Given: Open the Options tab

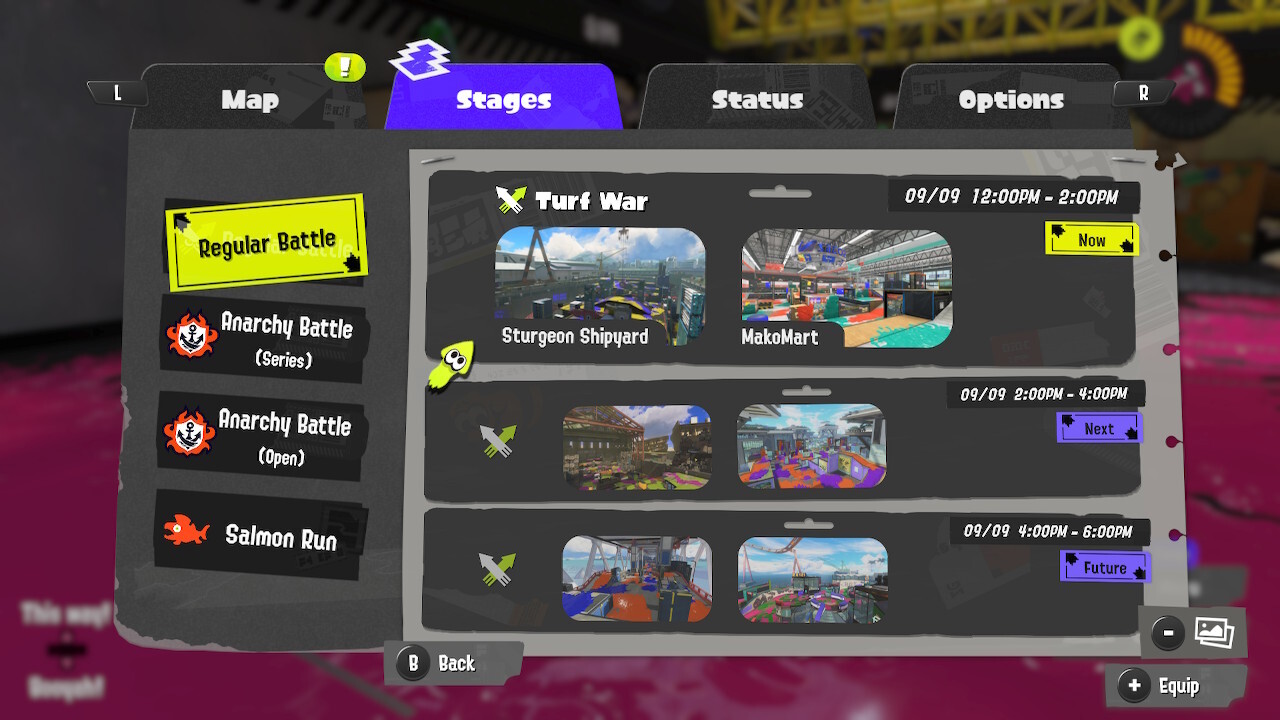Looking at the screenshot, I should 1011,99.
